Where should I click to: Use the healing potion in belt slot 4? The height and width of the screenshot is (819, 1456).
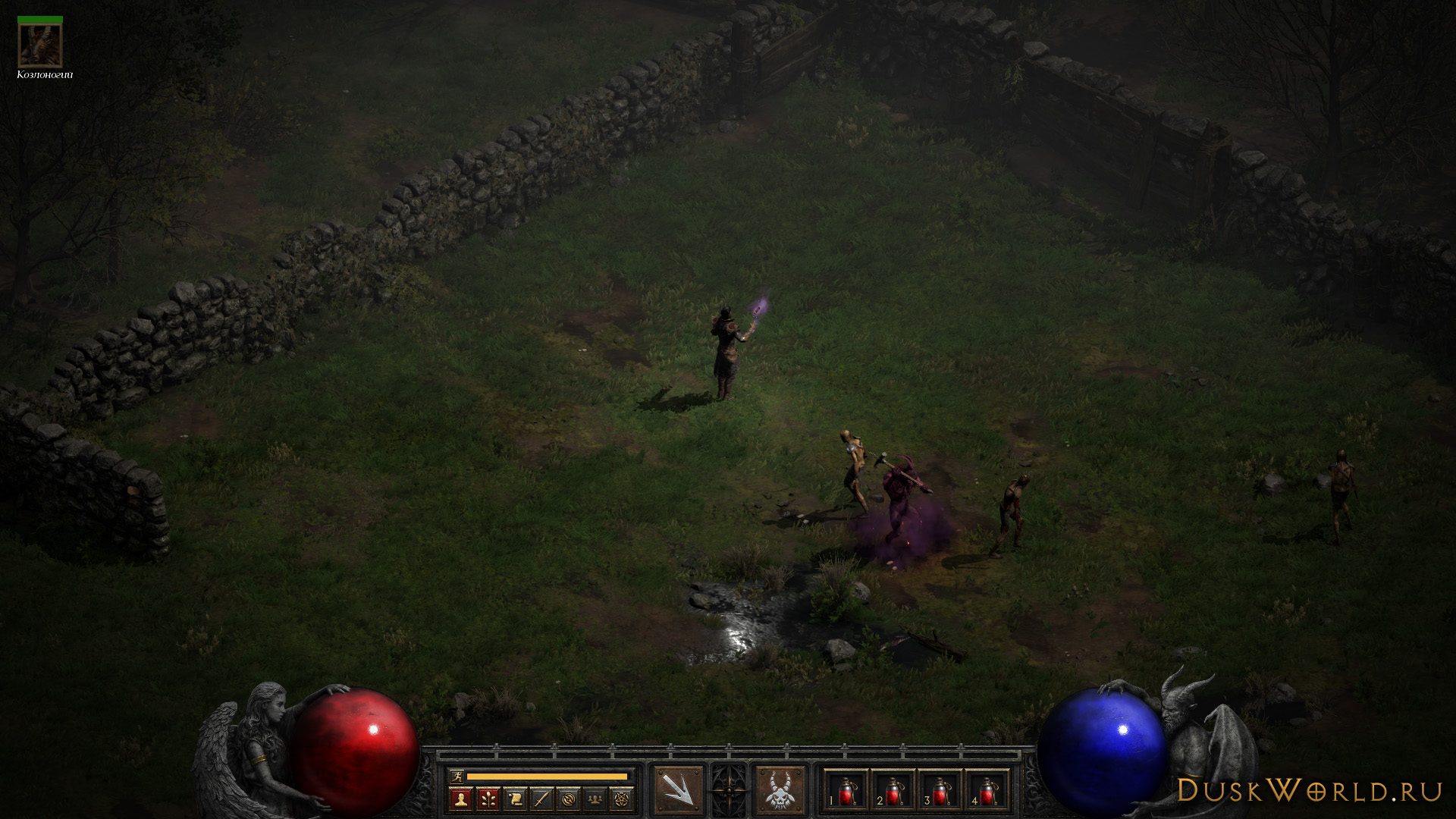coord(987,792)
